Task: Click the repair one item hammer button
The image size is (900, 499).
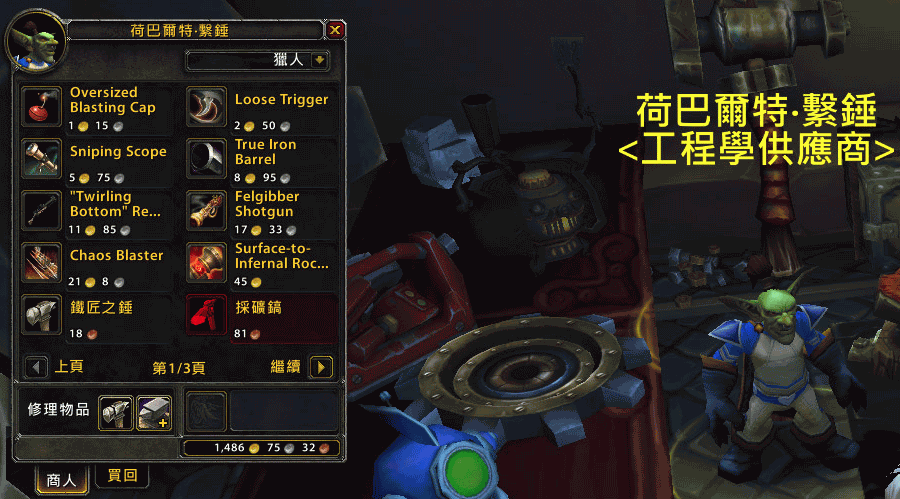Action: (114, 411)
